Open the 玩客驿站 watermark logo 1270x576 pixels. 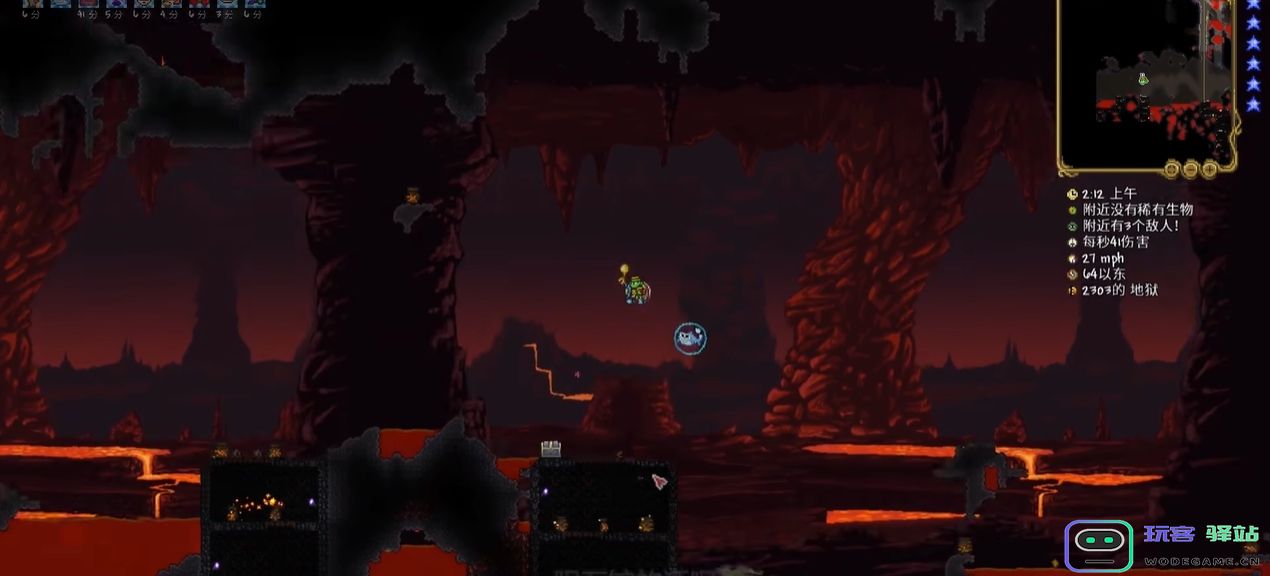point(1098,546)
